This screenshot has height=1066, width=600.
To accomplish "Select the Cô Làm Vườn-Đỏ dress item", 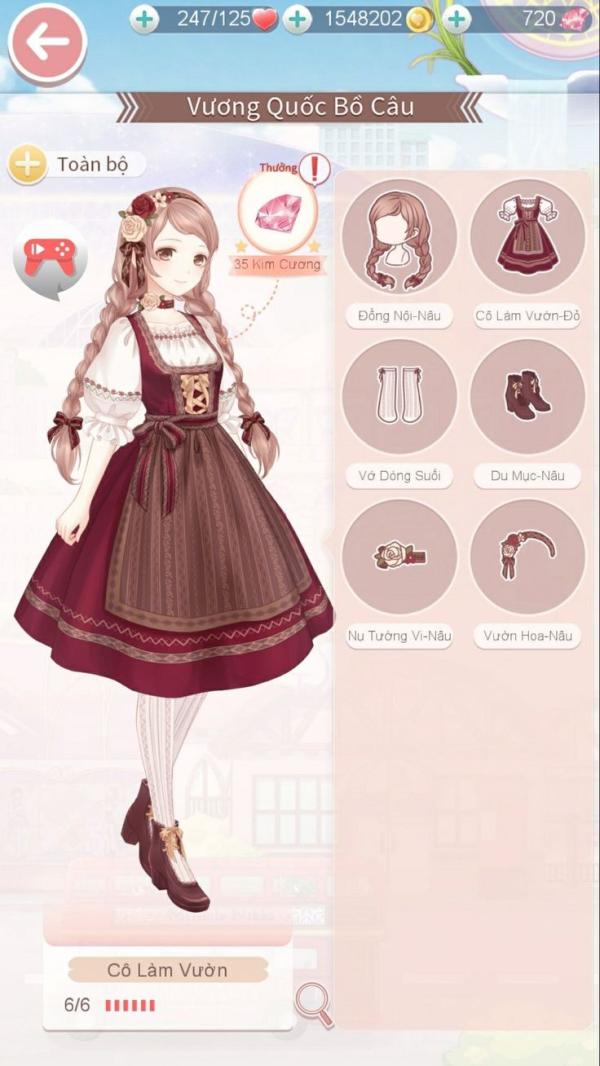I will 527,237.
